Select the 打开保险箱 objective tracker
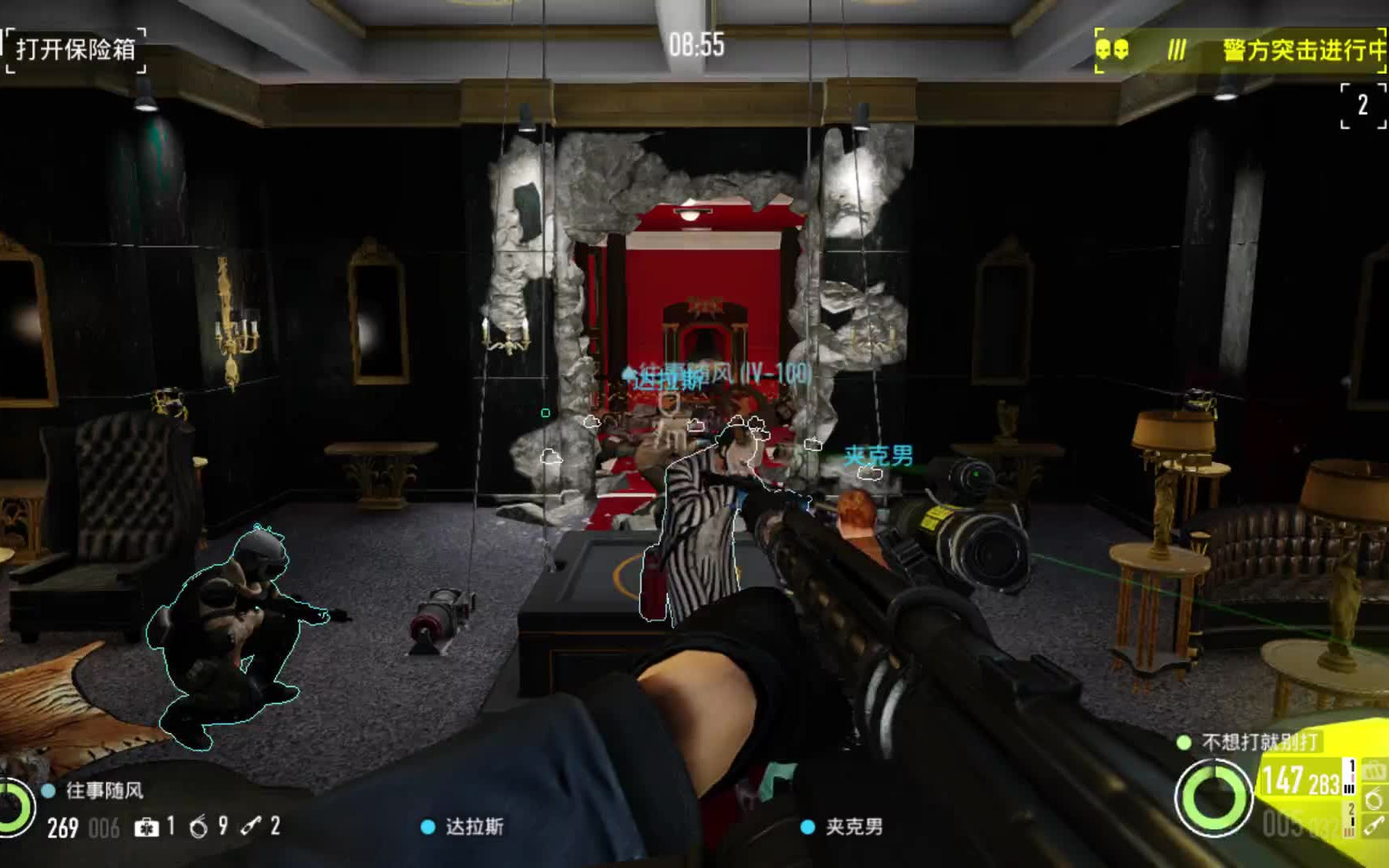 pos(76,49)
